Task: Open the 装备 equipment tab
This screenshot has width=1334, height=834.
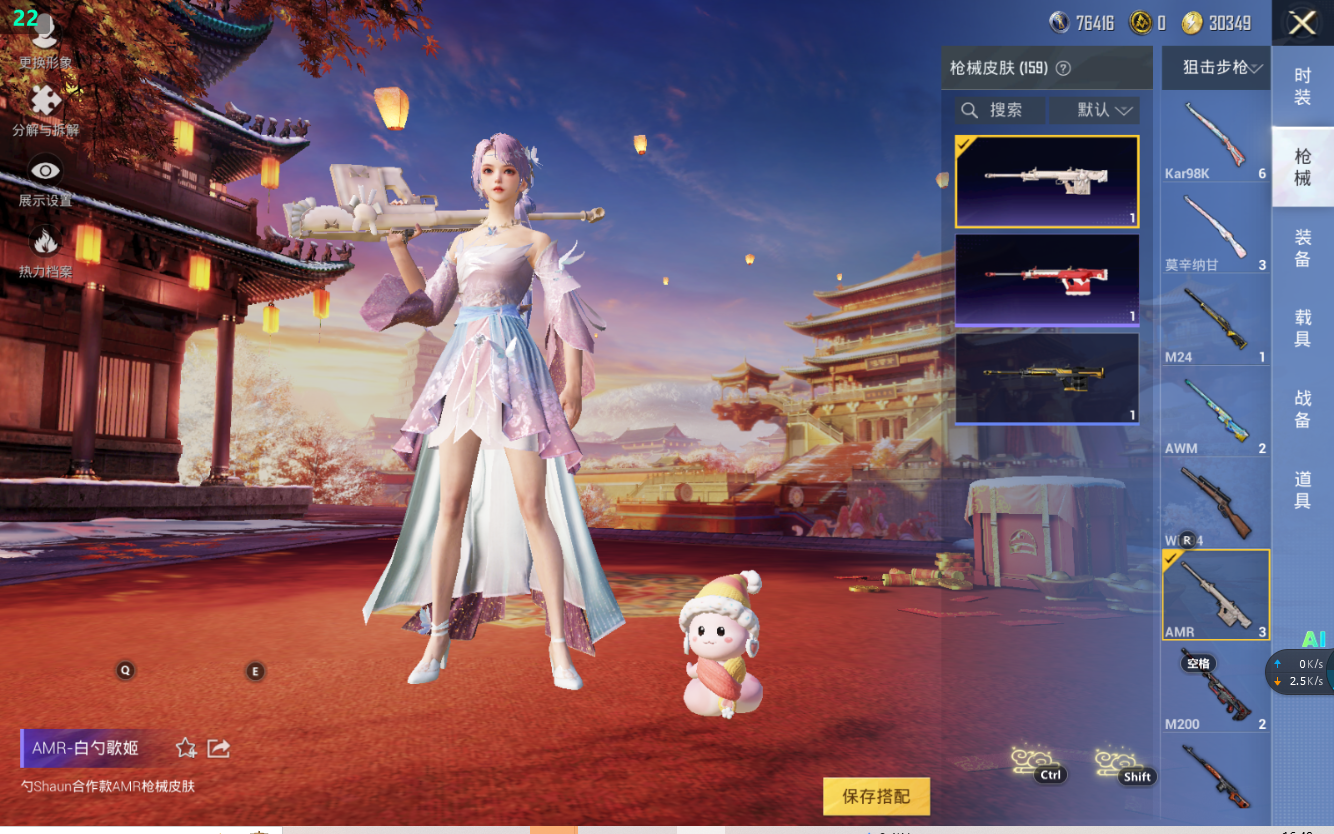Action: pos(1302,248)
